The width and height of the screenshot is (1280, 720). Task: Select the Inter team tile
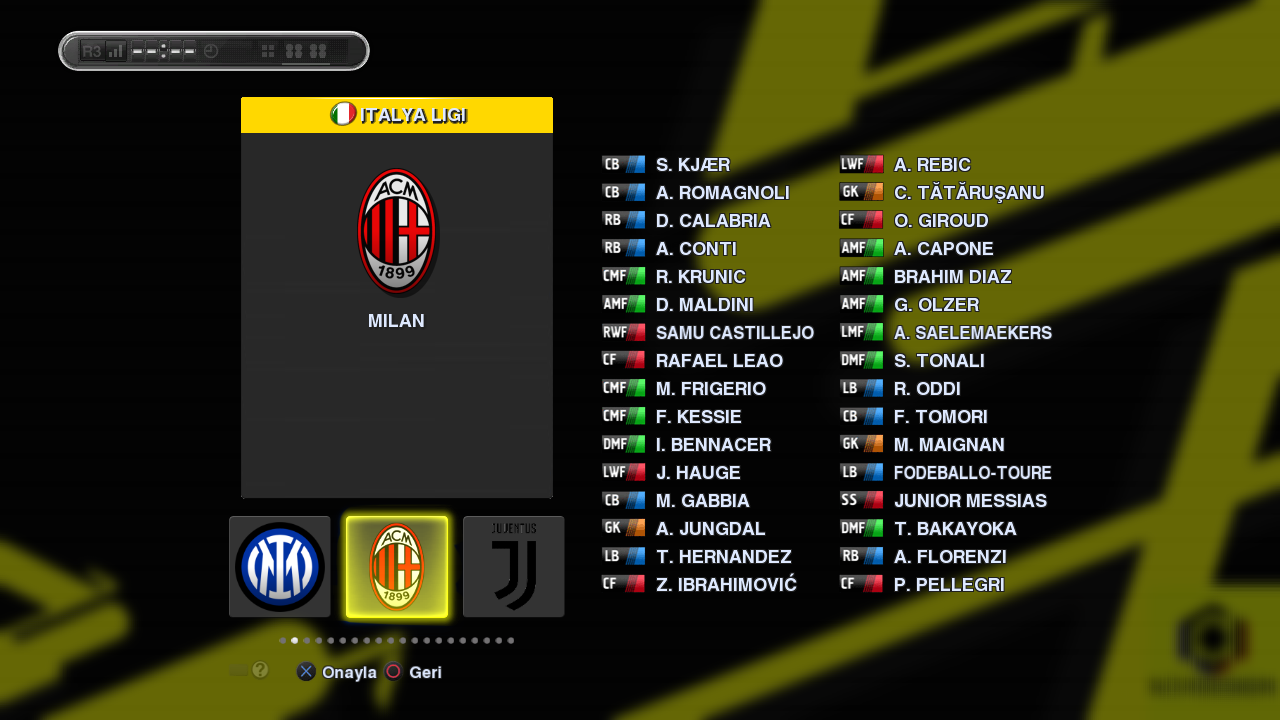(280, 566)
